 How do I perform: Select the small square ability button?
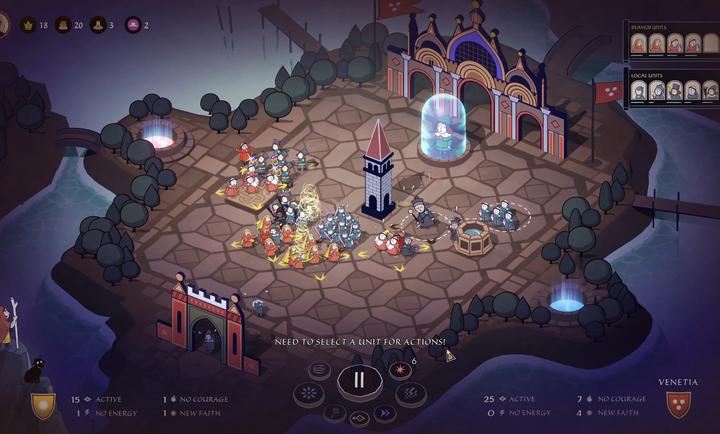334,413
